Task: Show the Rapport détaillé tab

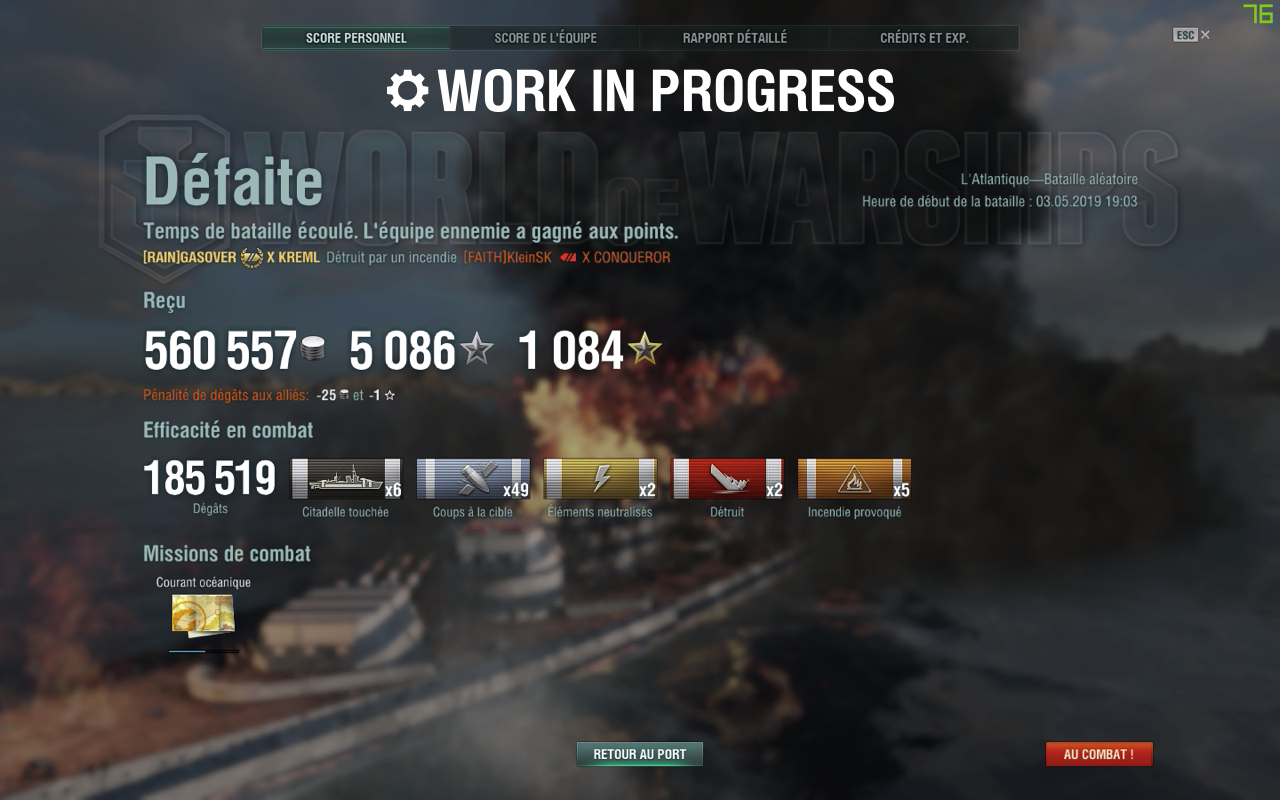Action: click(x=735, y=38)
